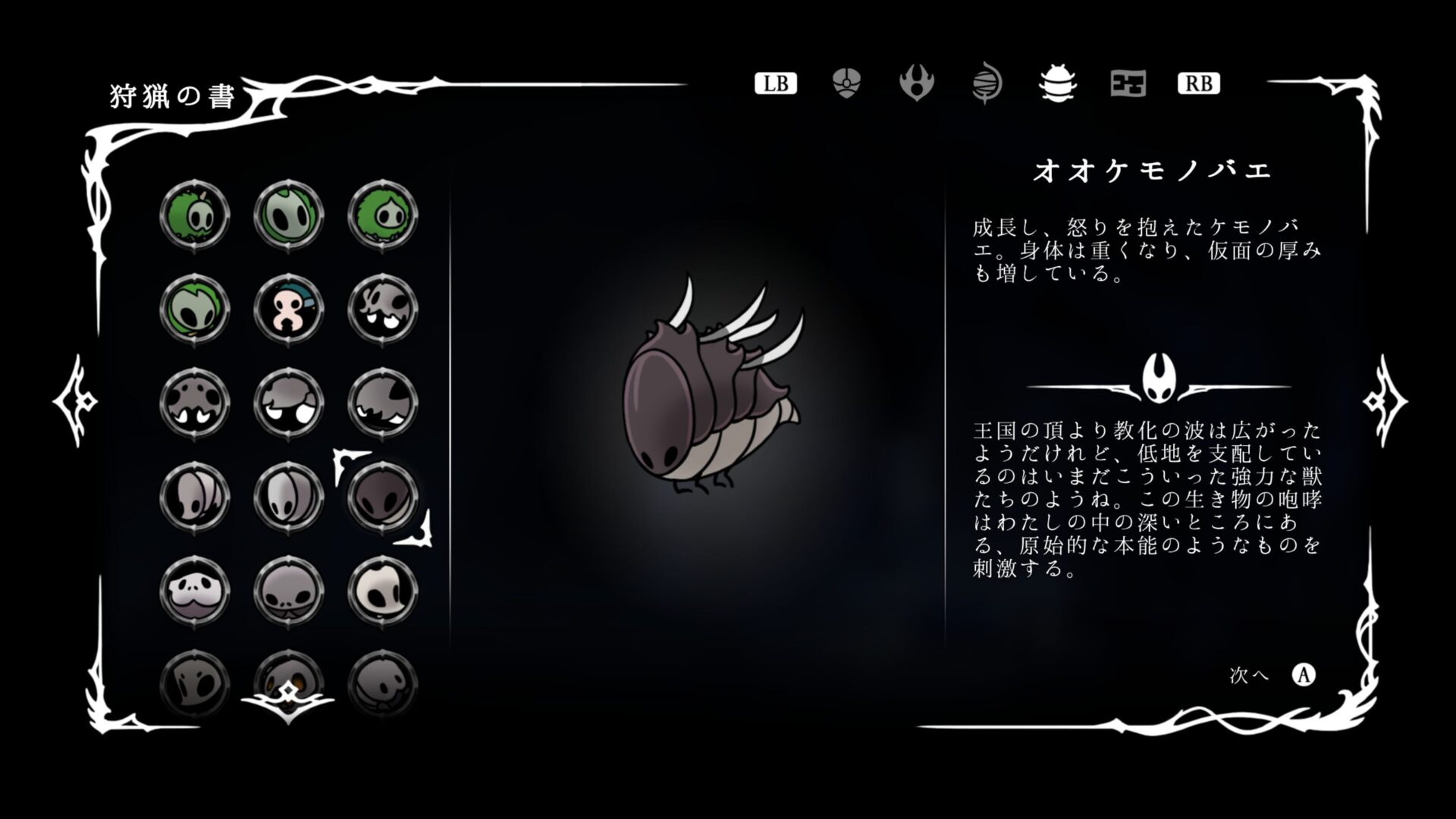This screenshot has height=819, width=1456.
Task: Open the flame-shaped crest icon
Action: pos(918,83)
